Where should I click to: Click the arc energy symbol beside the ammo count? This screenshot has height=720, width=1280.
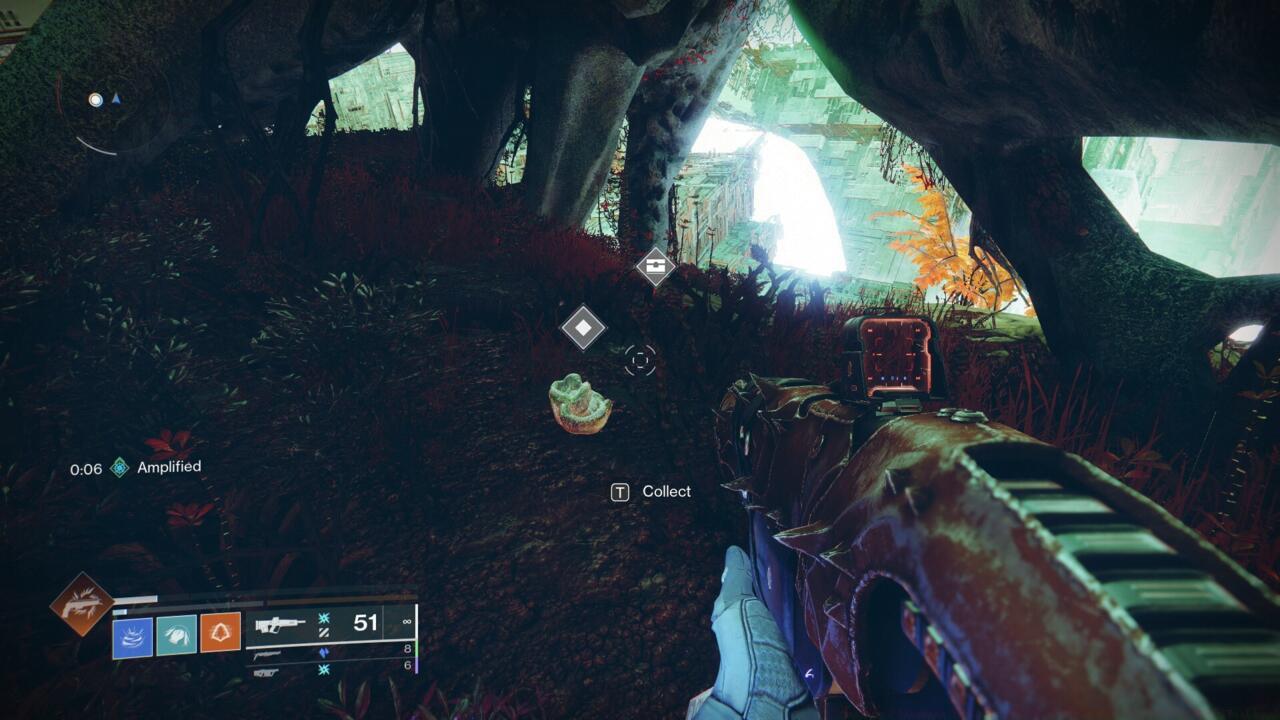322,618
